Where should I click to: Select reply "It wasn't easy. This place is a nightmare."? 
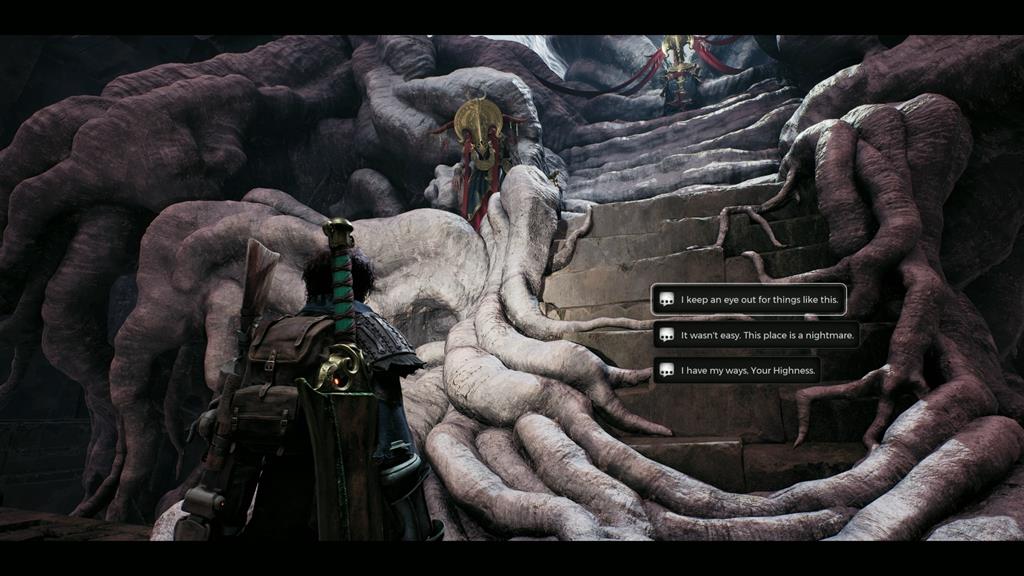point(757,335)
